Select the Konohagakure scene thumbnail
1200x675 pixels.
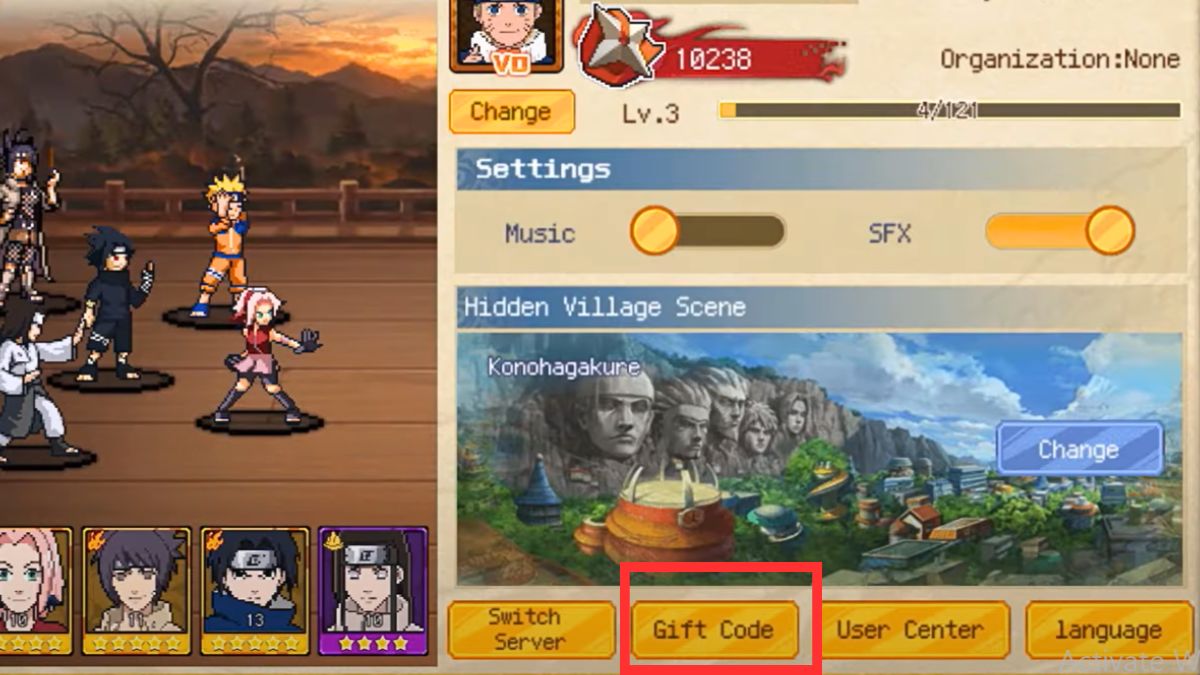click(x=720, y=460)
